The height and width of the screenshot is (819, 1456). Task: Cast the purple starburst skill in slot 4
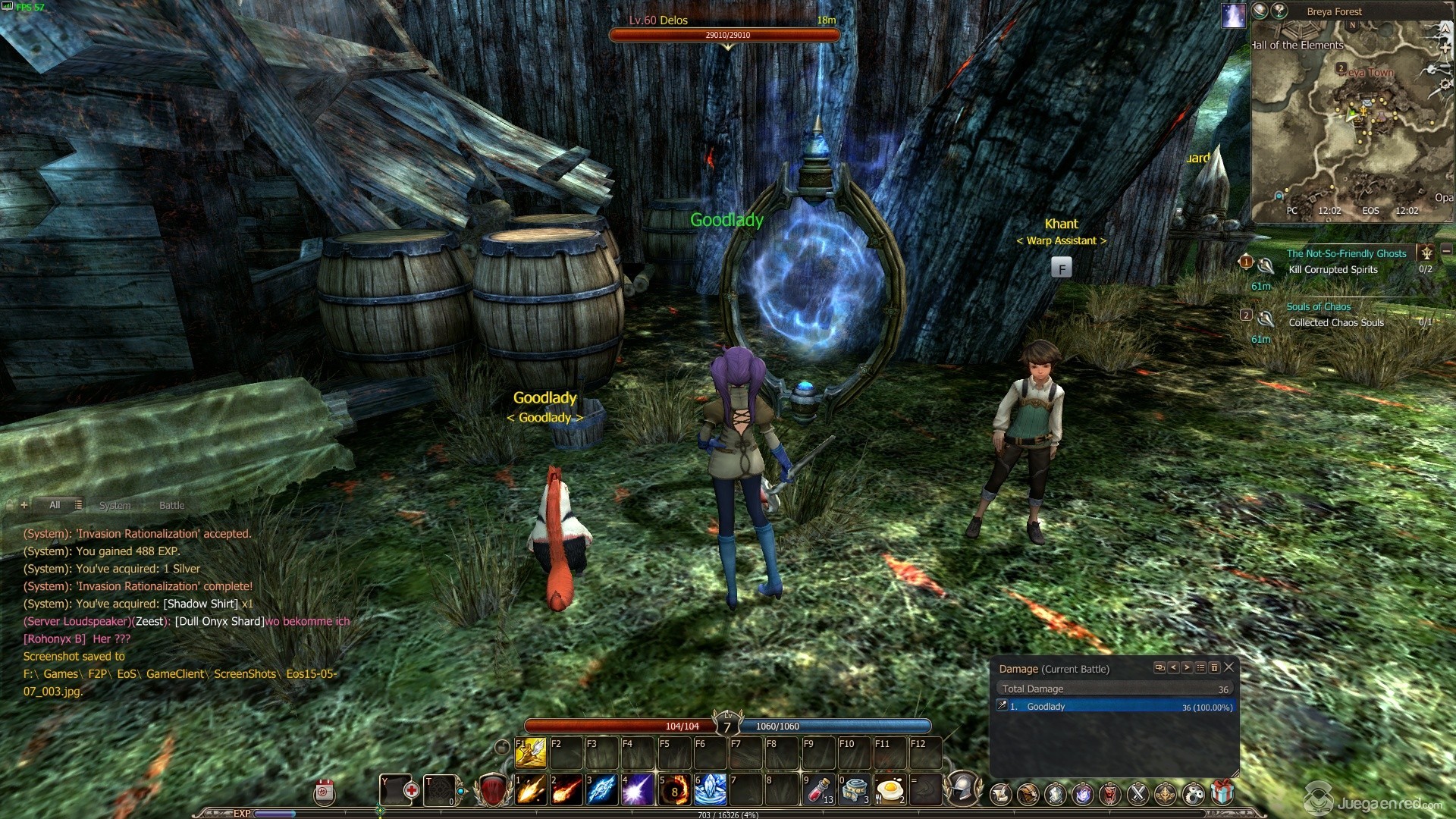coord(638,789)
